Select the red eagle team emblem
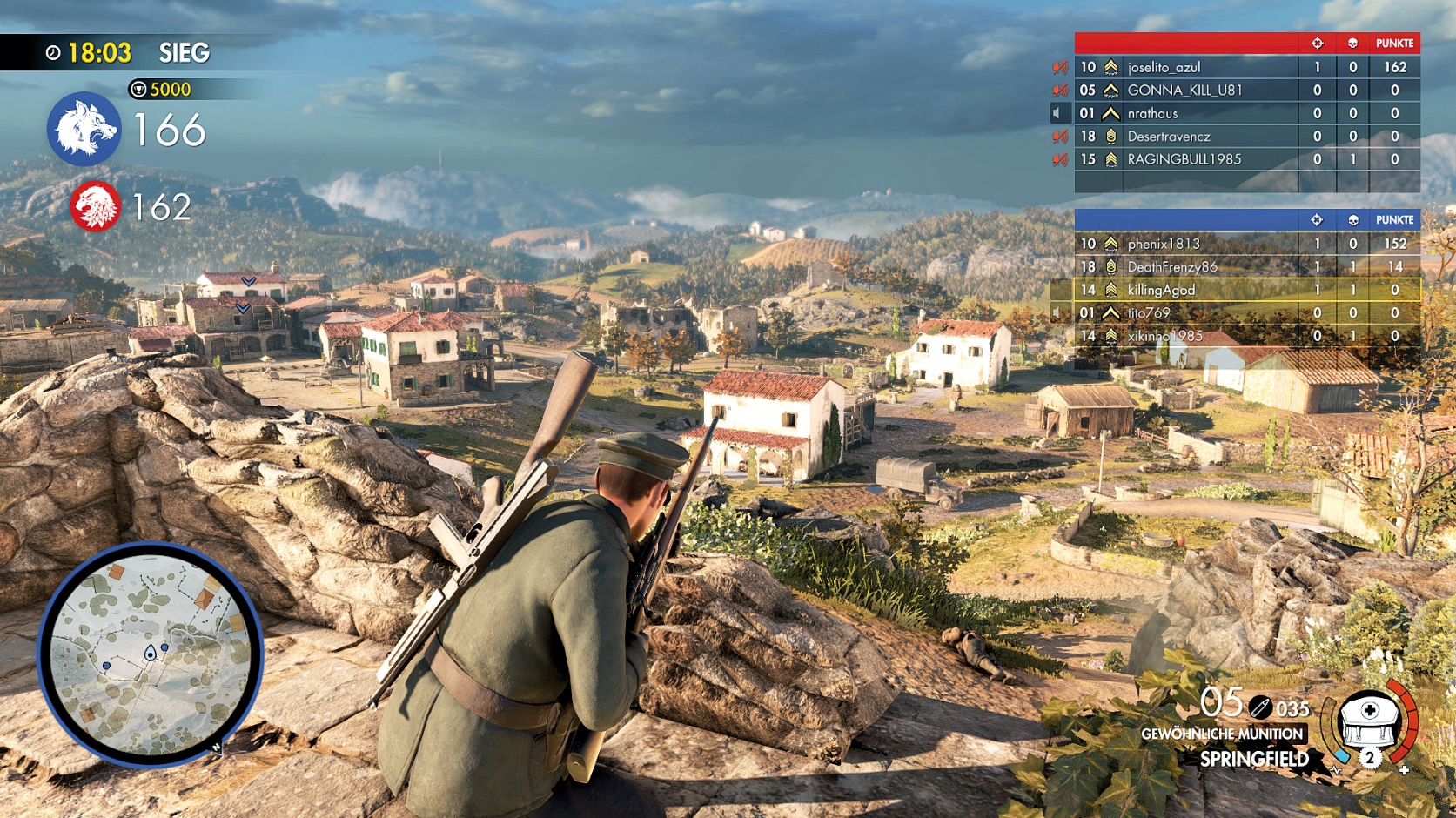 98,207
